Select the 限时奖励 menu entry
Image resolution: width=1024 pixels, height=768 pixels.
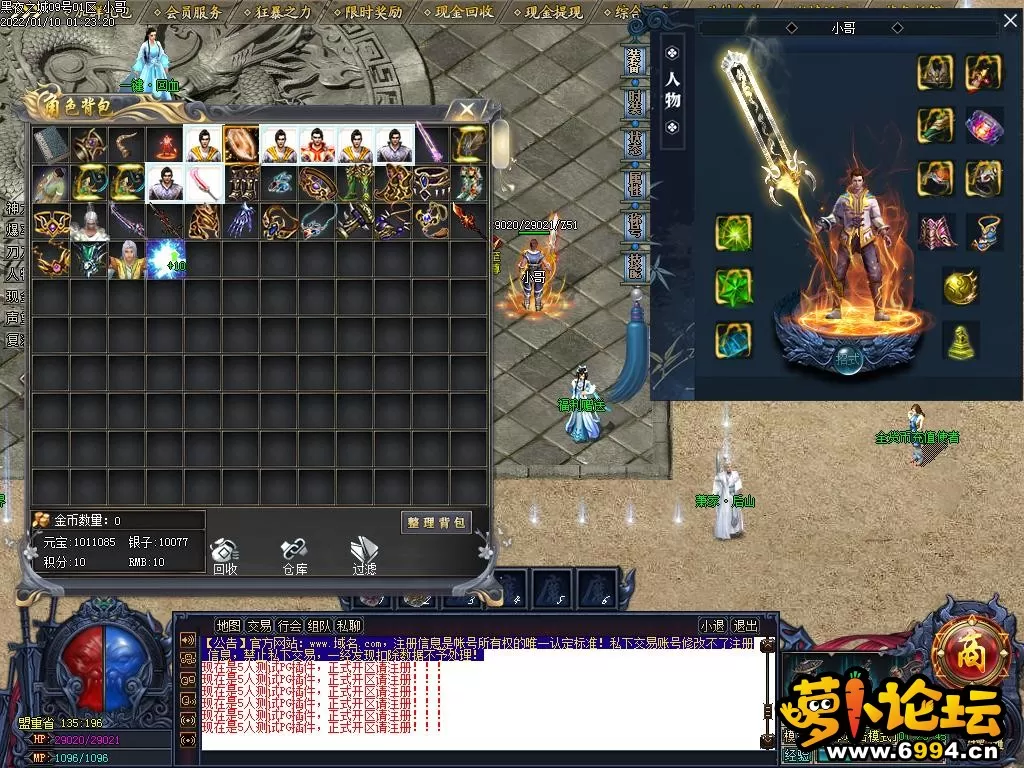point(373,12)
